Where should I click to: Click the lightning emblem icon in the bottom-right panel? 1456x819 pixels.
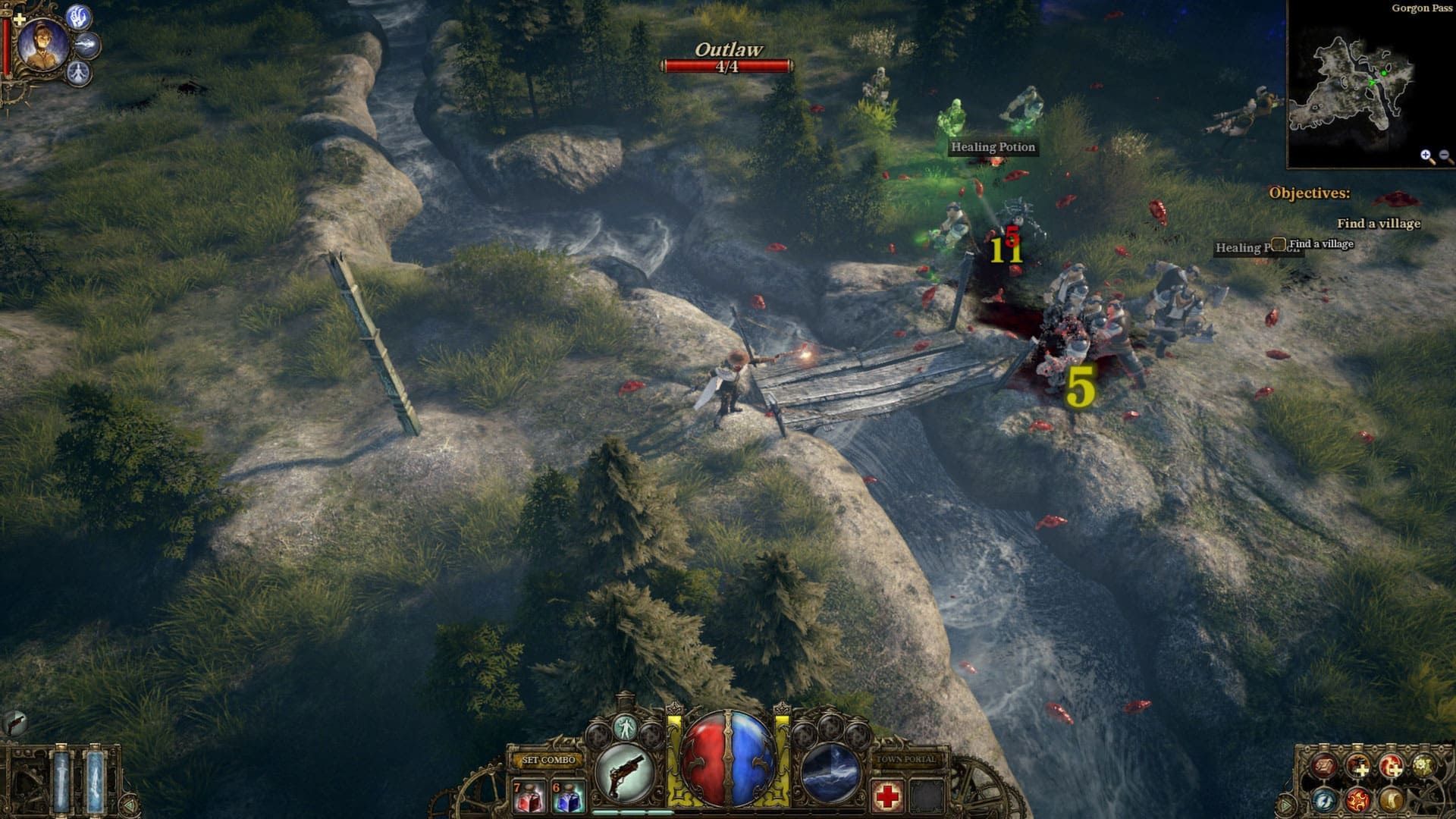[1325, 801]
